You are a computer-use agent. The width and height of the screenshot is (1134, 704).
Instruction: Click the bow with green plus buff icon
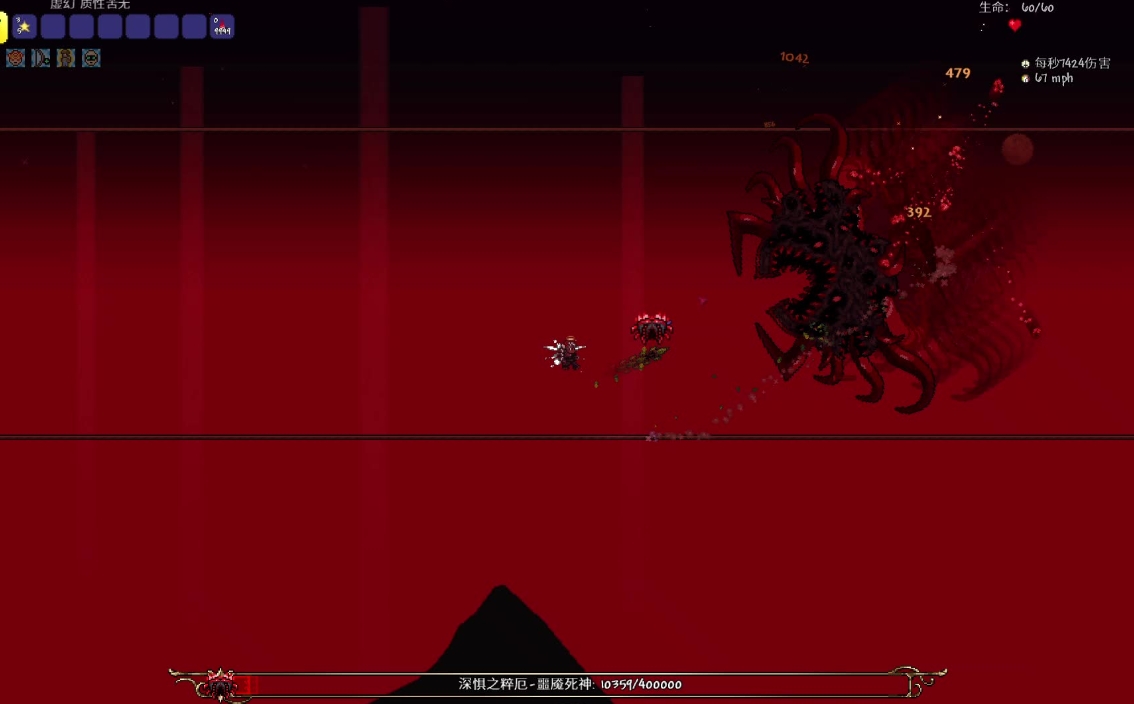coord(41,58)
